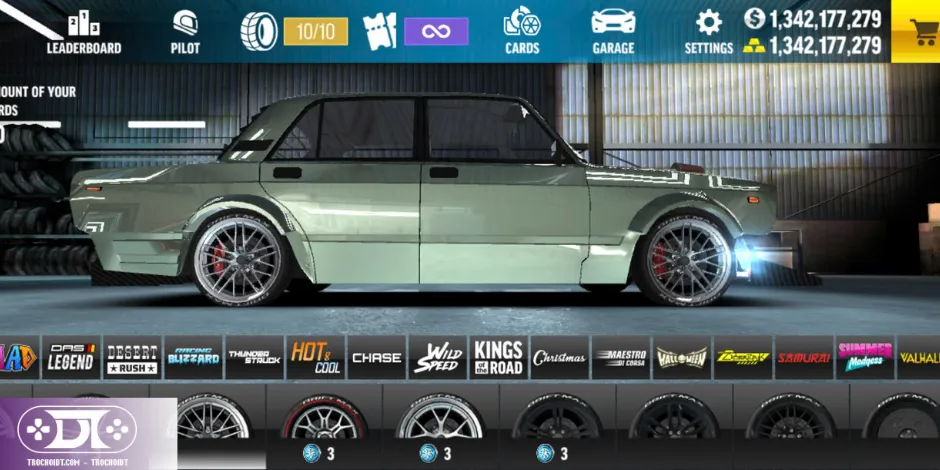
Task: Show the Christmas wheel pack
Action: click(559, 357)
